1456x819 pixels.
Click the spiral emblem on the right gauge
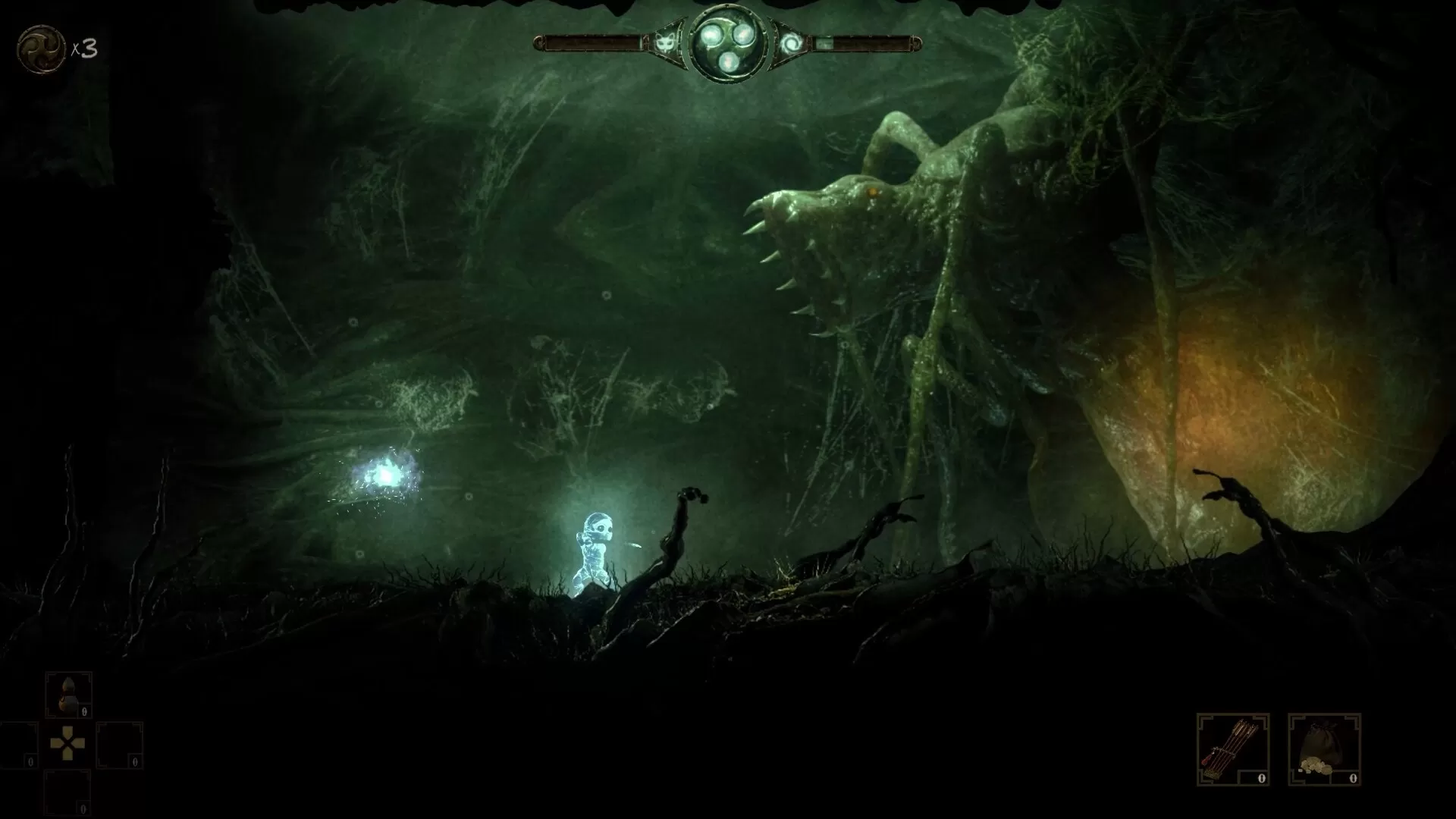point(792,43)
